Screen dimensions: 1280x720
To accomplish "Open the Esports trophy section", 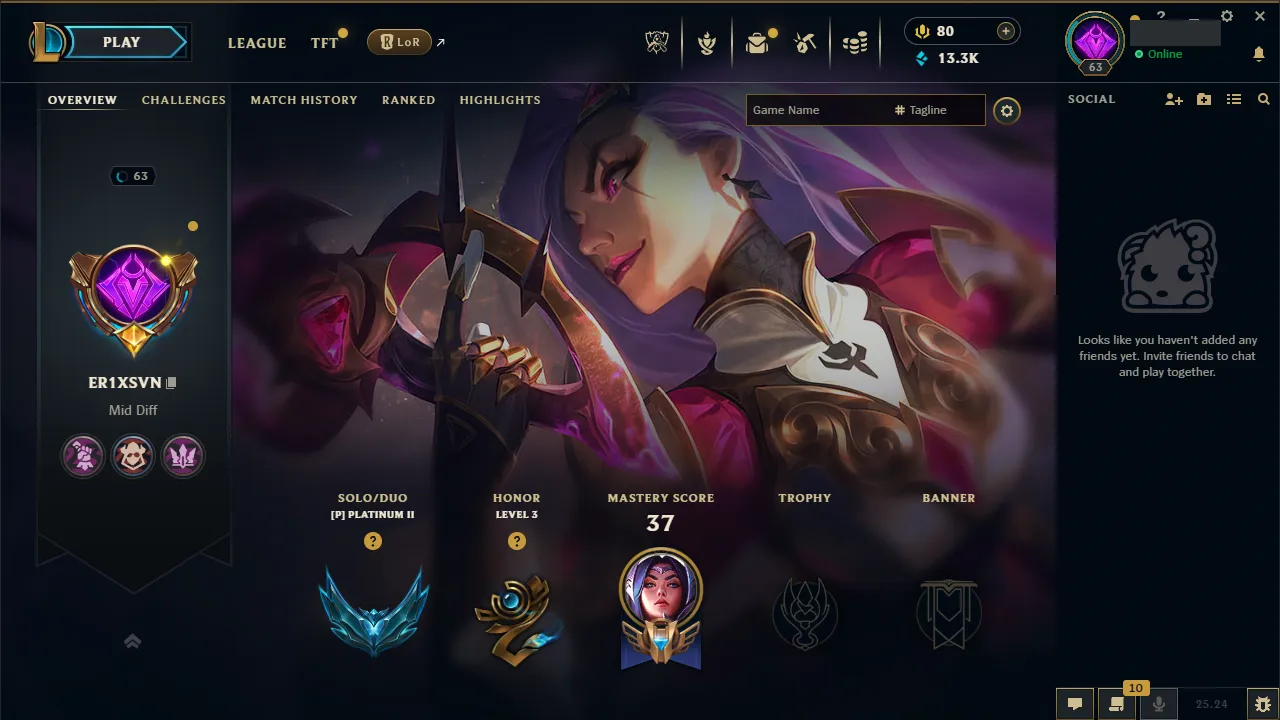I will (x=657, y=41).
